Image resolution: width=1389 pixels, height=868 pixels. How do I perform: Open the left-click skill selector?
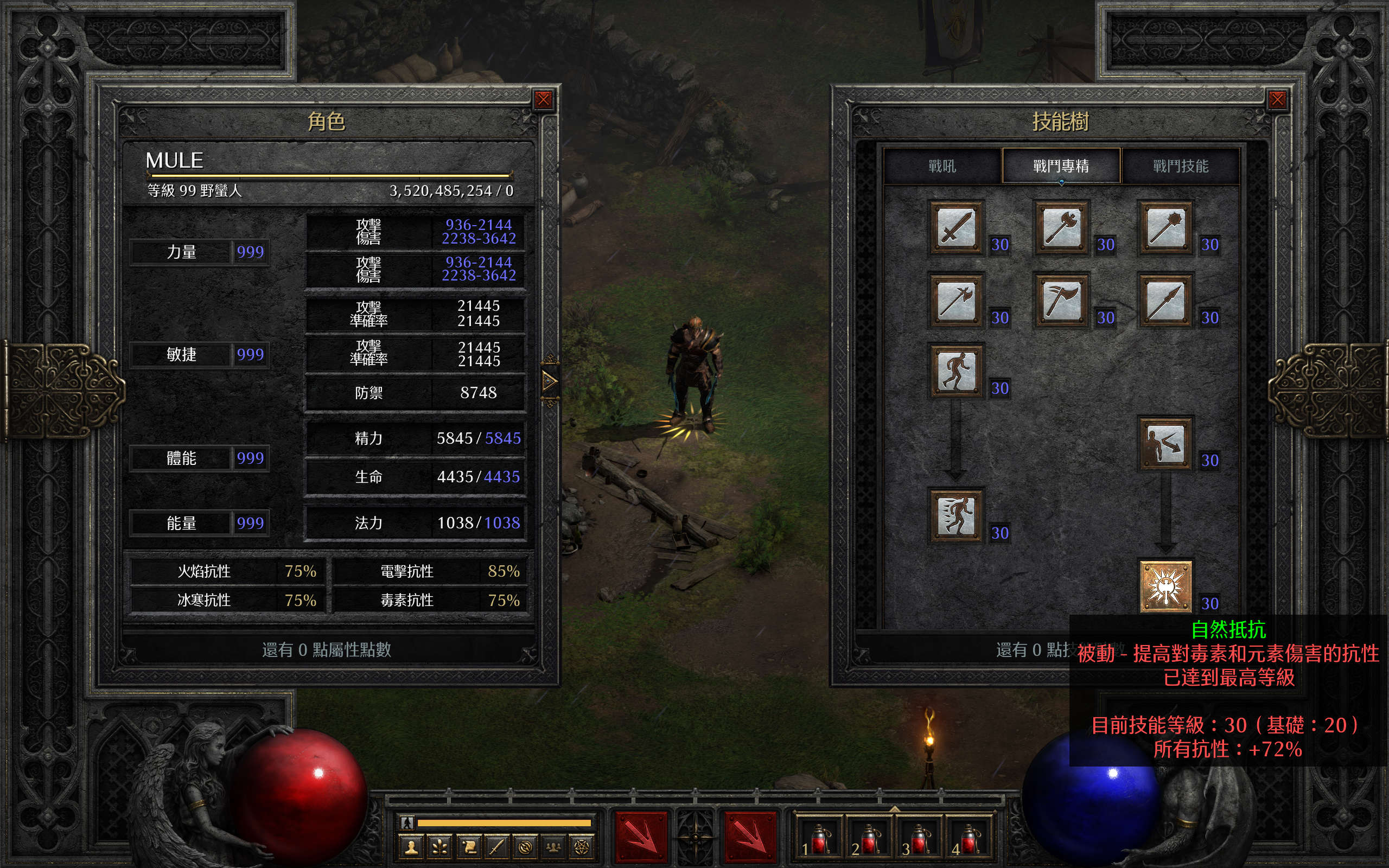pos(641,838)
